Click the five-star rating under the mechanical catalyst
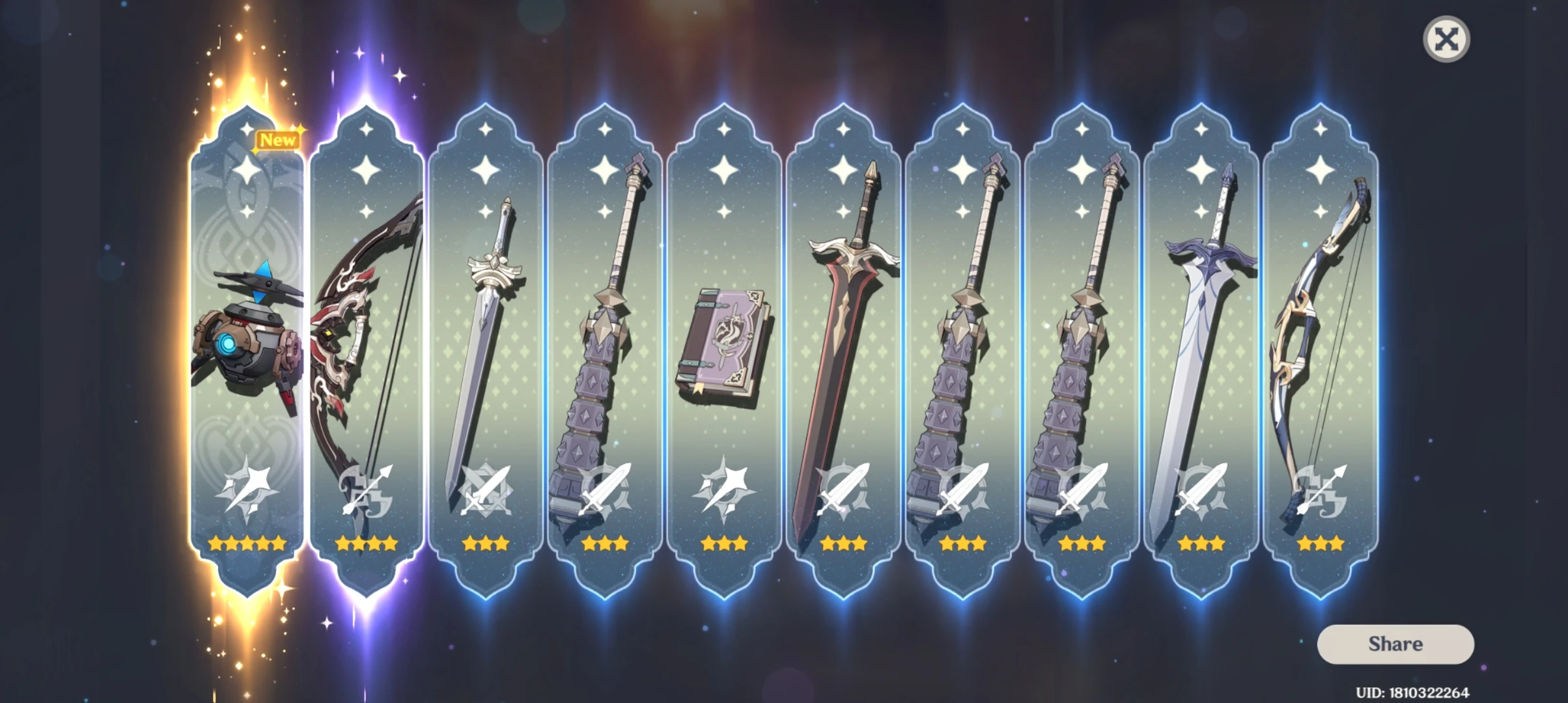This screenshot has height=703, width=1568. [x=246, y=544]
